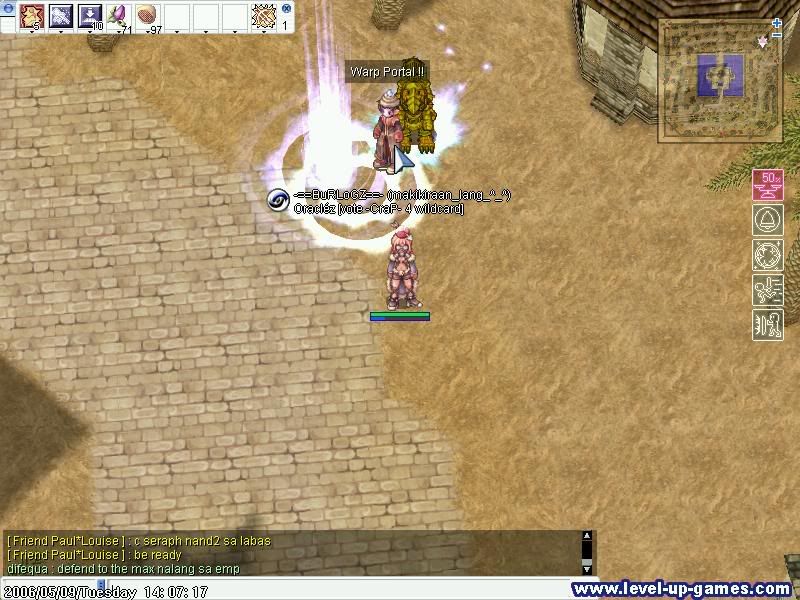
Task: Click the chat log message area
Action: click(290, 554)
